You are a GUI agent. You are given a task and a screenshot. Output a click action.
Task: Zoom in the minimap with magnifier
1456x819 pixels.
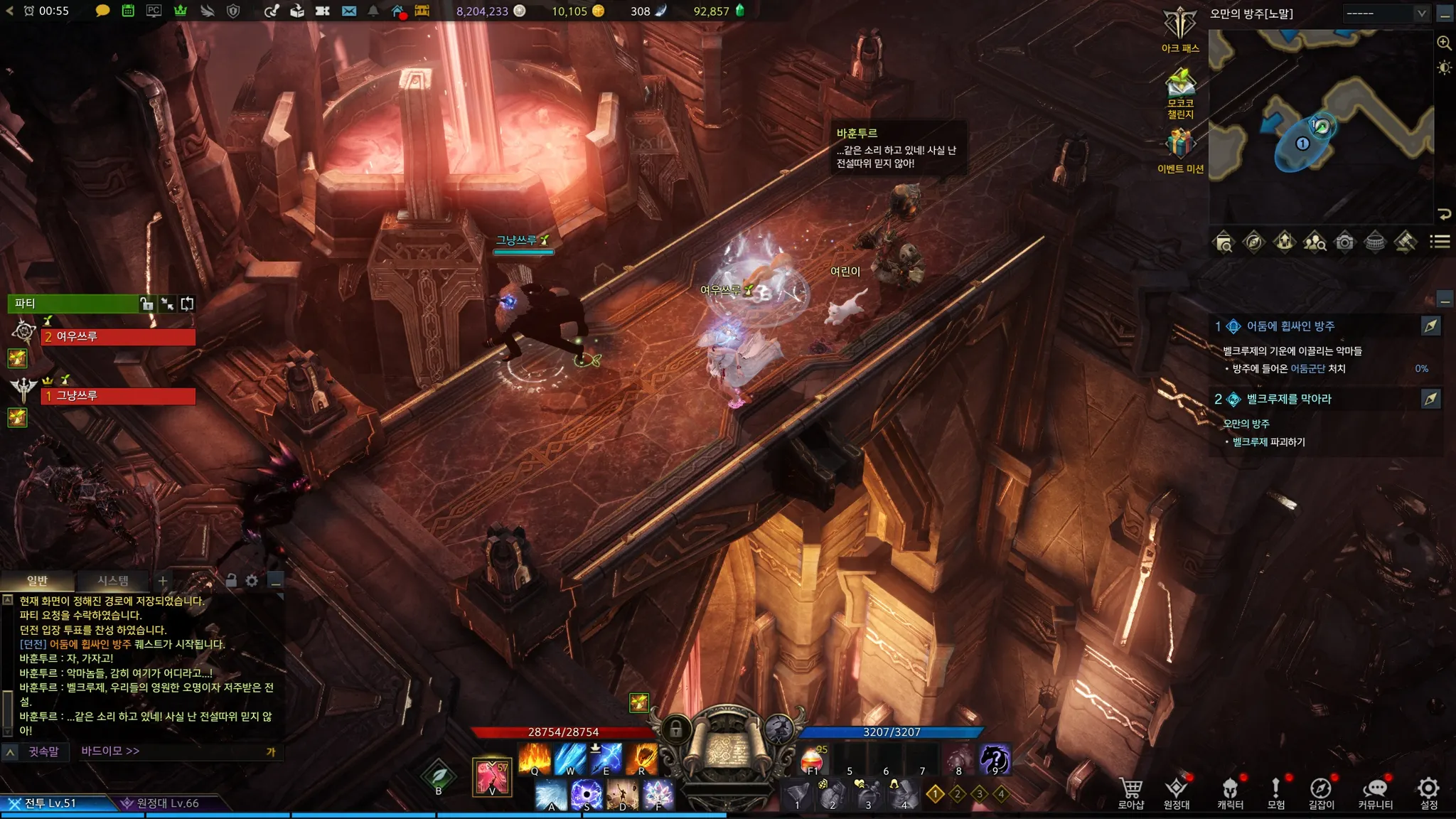(x=1444, y=43)
